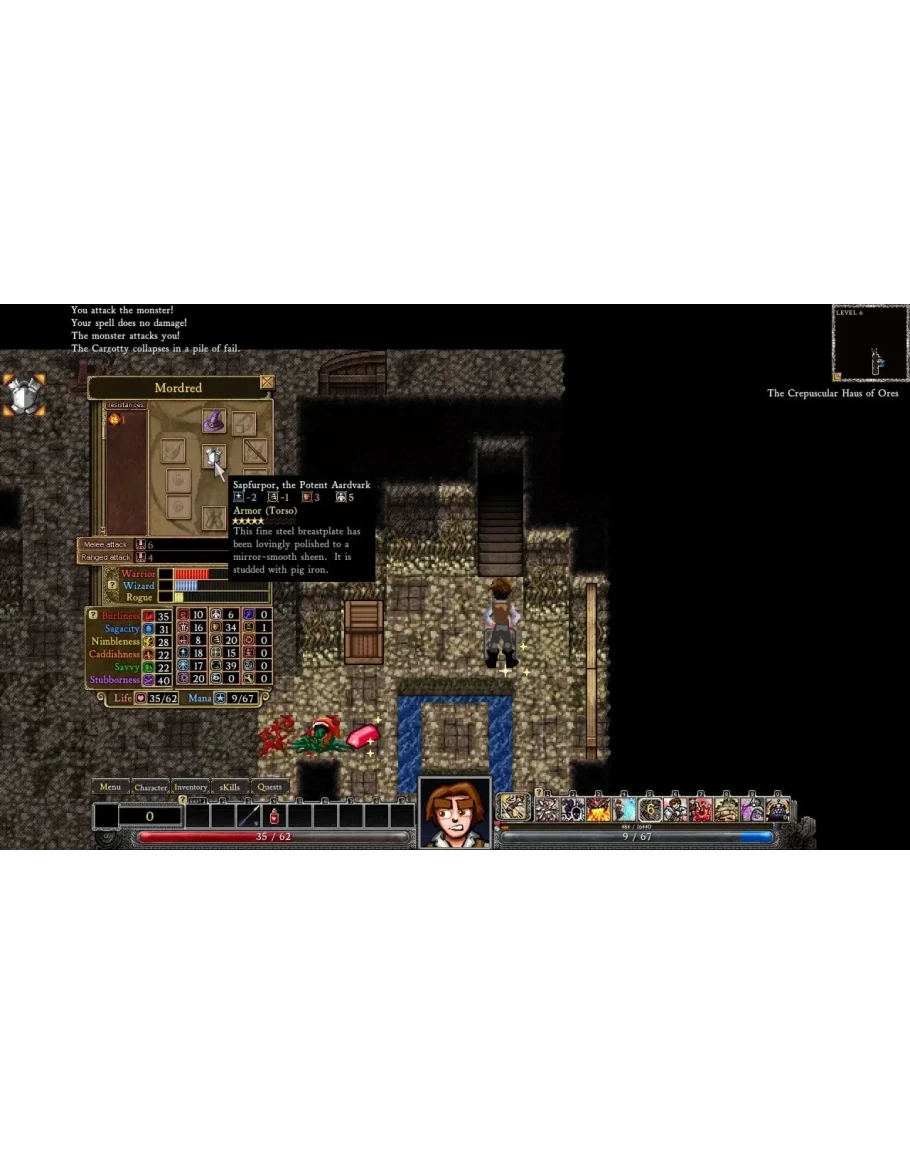This screenshot has height=1155, width=910.
Task: Activate the fire spell skill icon
Action: click(x=599, y=808)
